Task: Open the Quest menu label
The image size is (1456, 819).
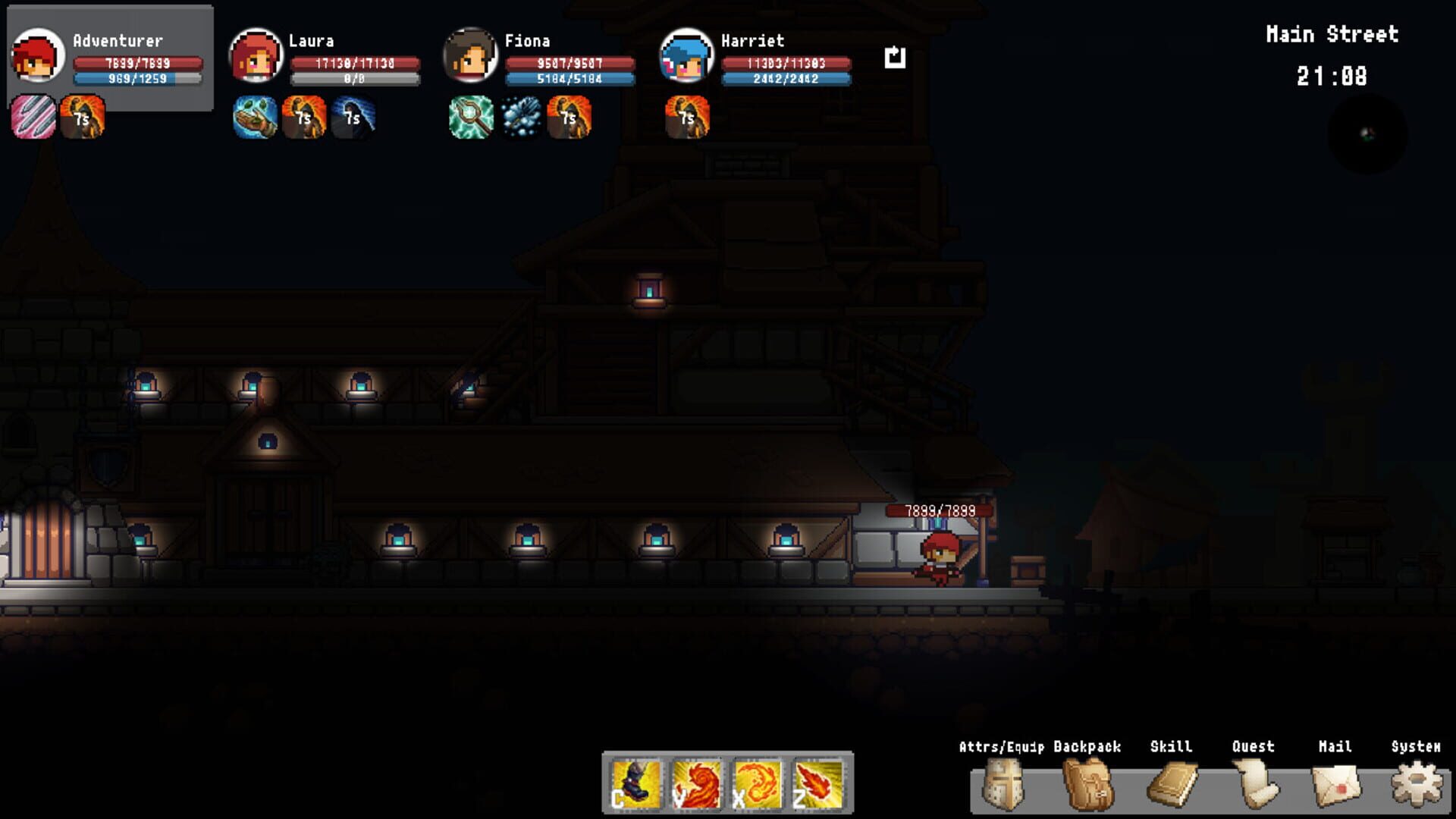Action: (1253, 746)
